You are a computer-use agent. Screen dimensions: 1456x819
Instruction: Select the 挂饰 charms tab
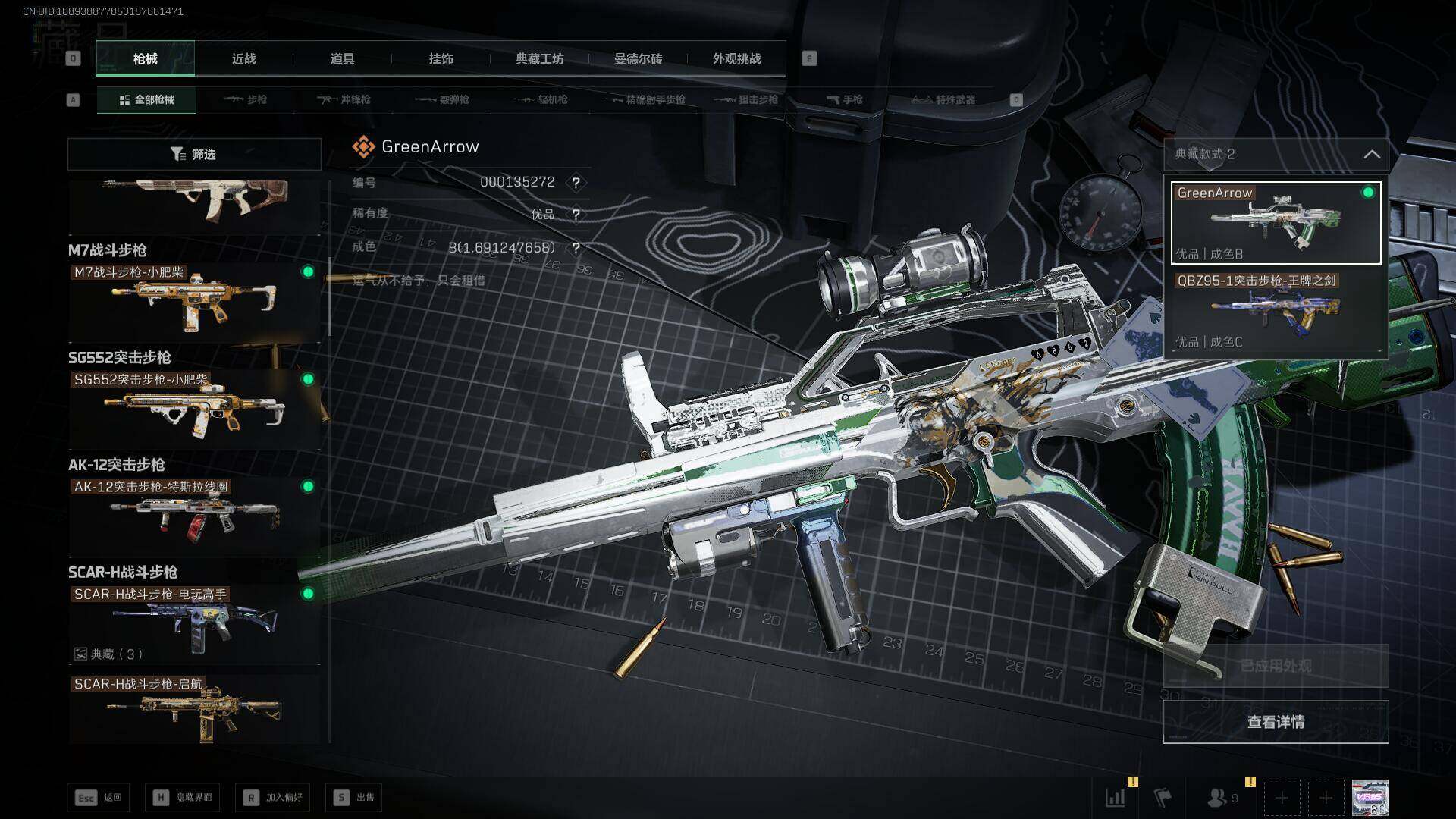[441, 58]
